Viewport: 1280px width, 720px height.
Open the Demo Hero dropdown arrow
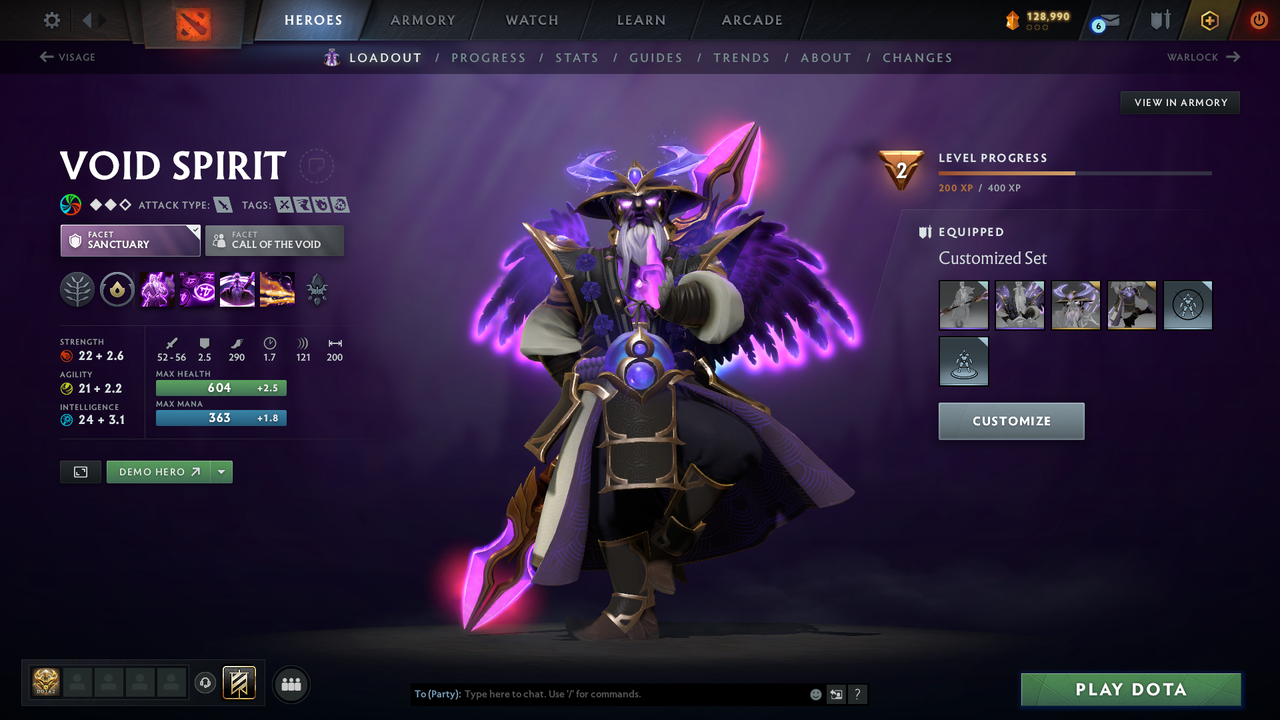[221, 471]
